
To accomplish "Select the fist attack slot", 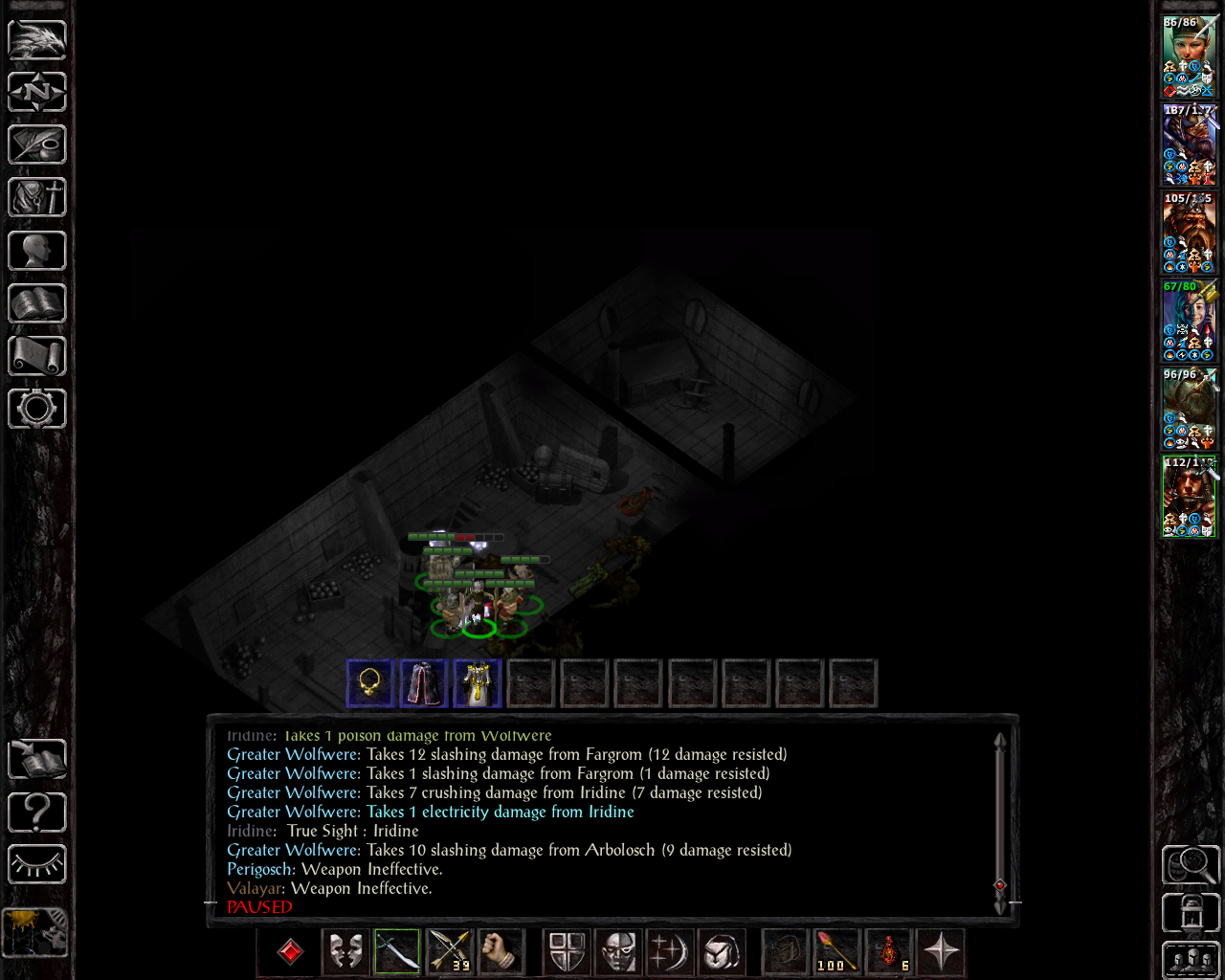I will 500,951.
